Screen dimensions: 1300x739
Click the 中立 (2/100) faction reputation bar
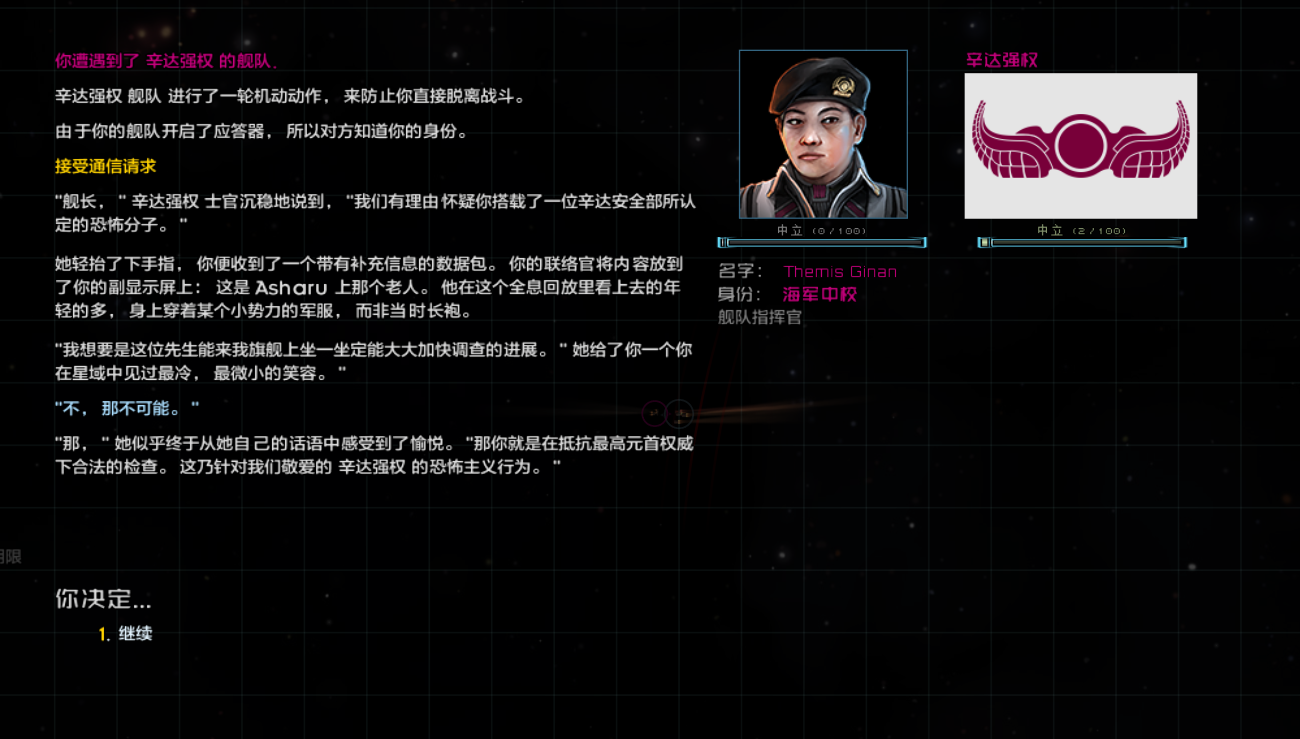click(x=1081, y=241)
